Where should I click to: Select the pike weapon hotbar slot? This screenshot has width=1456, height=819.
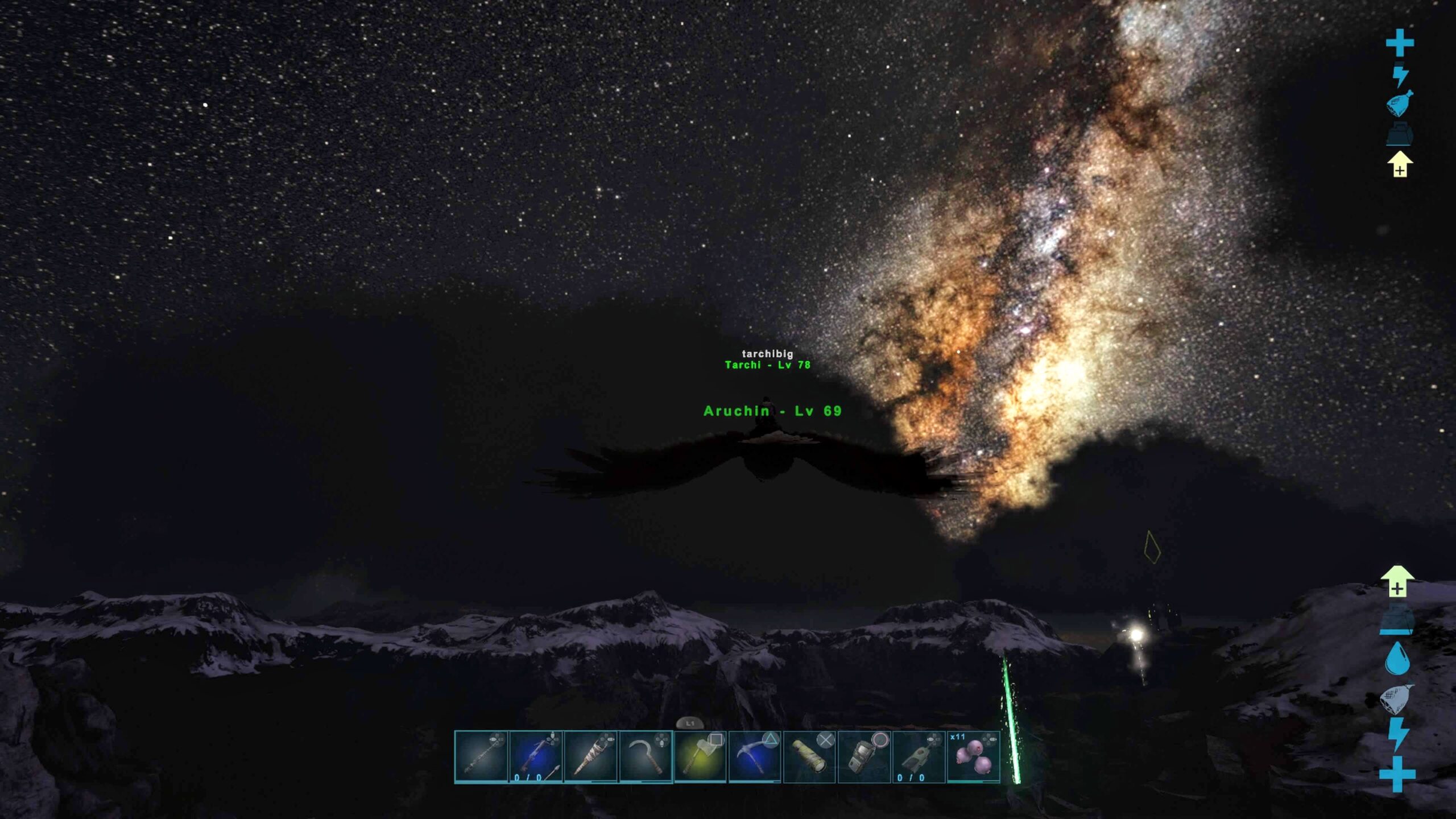[481, 757]
